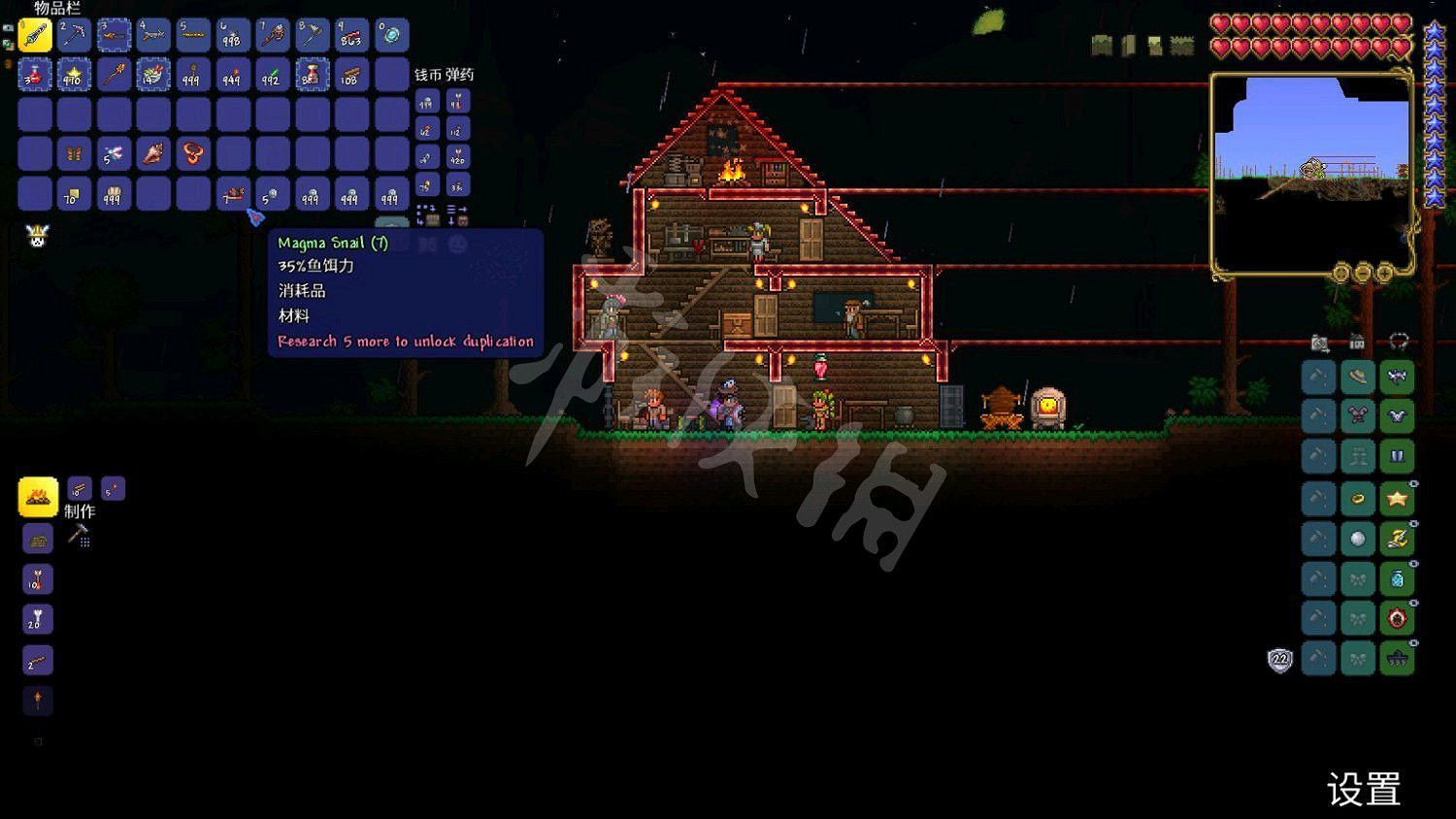Select the paintbrush in hotbar slot 1
The height and width of the screenshot is (819, 1456).
coord(34,34)
